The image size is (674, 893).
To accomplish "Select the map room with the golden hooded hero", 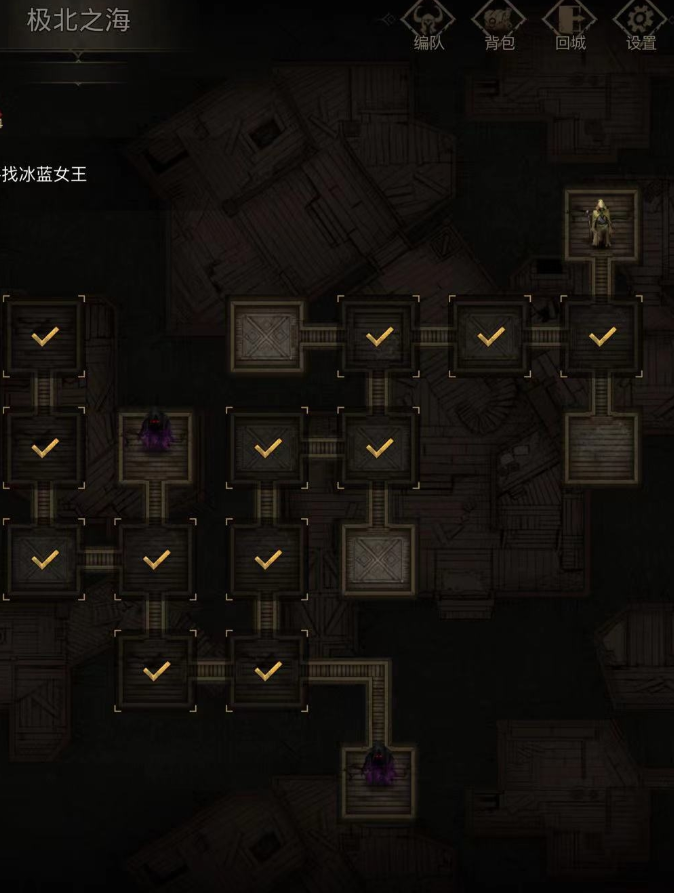I will coord(601,225).
